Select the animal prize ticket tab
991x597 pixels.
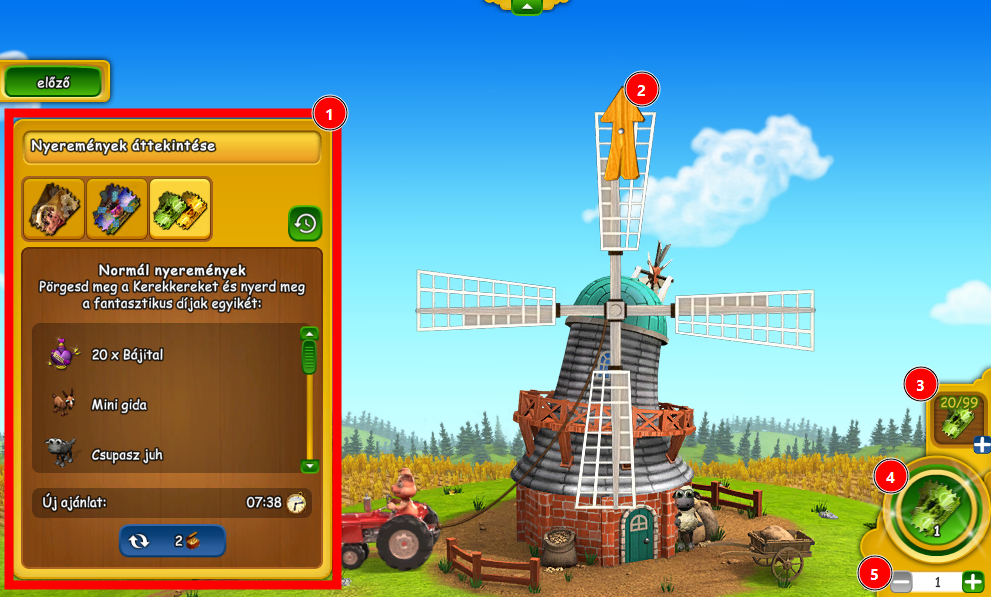click(x=54, y=208)
